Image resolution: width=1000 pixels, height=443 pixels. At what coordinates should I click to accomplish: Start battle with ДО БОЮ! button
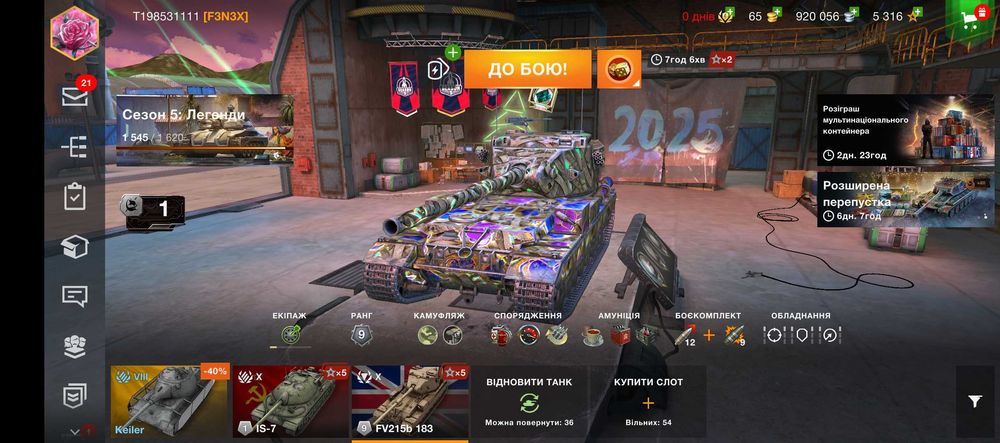click(x=529, y=69)
